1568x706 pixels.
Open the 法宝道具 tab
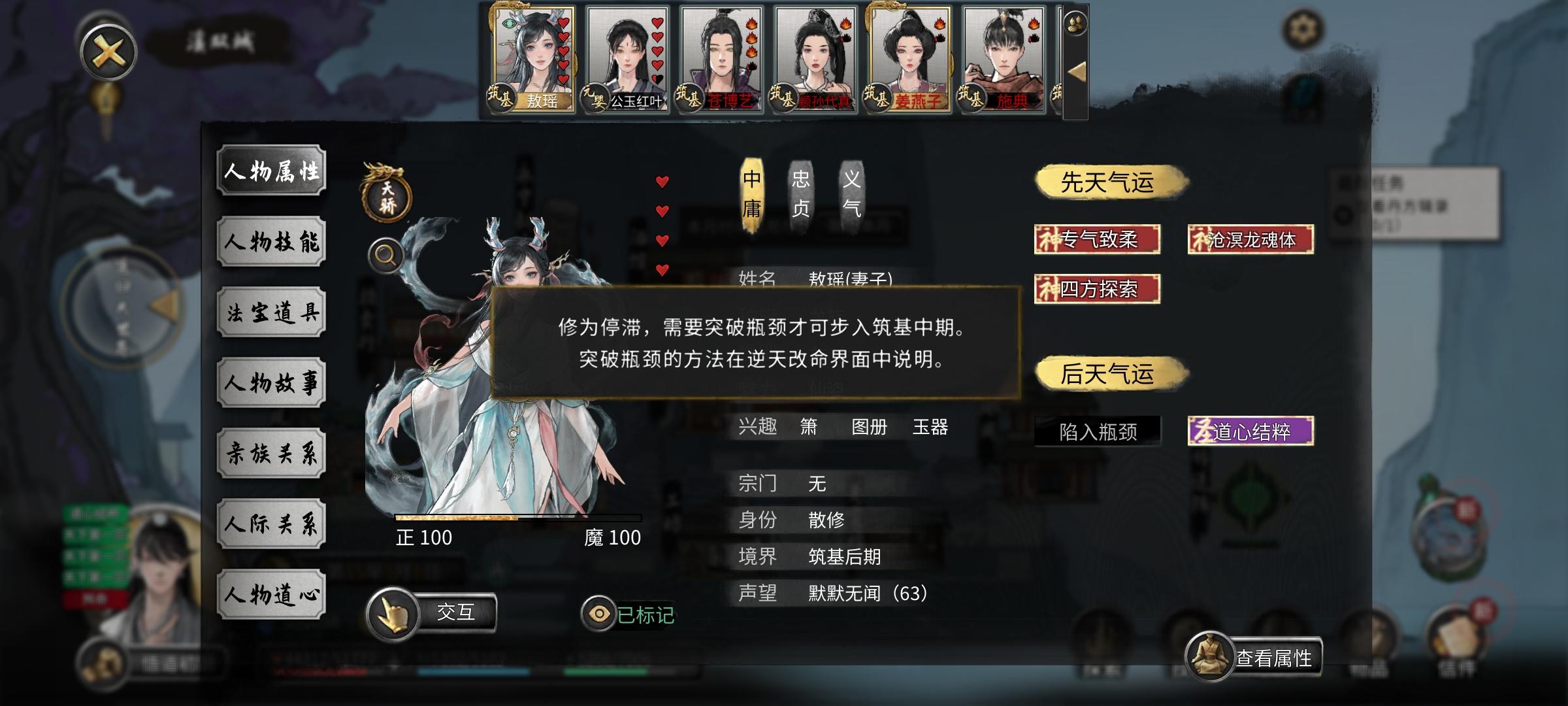[x=271, y=312]
